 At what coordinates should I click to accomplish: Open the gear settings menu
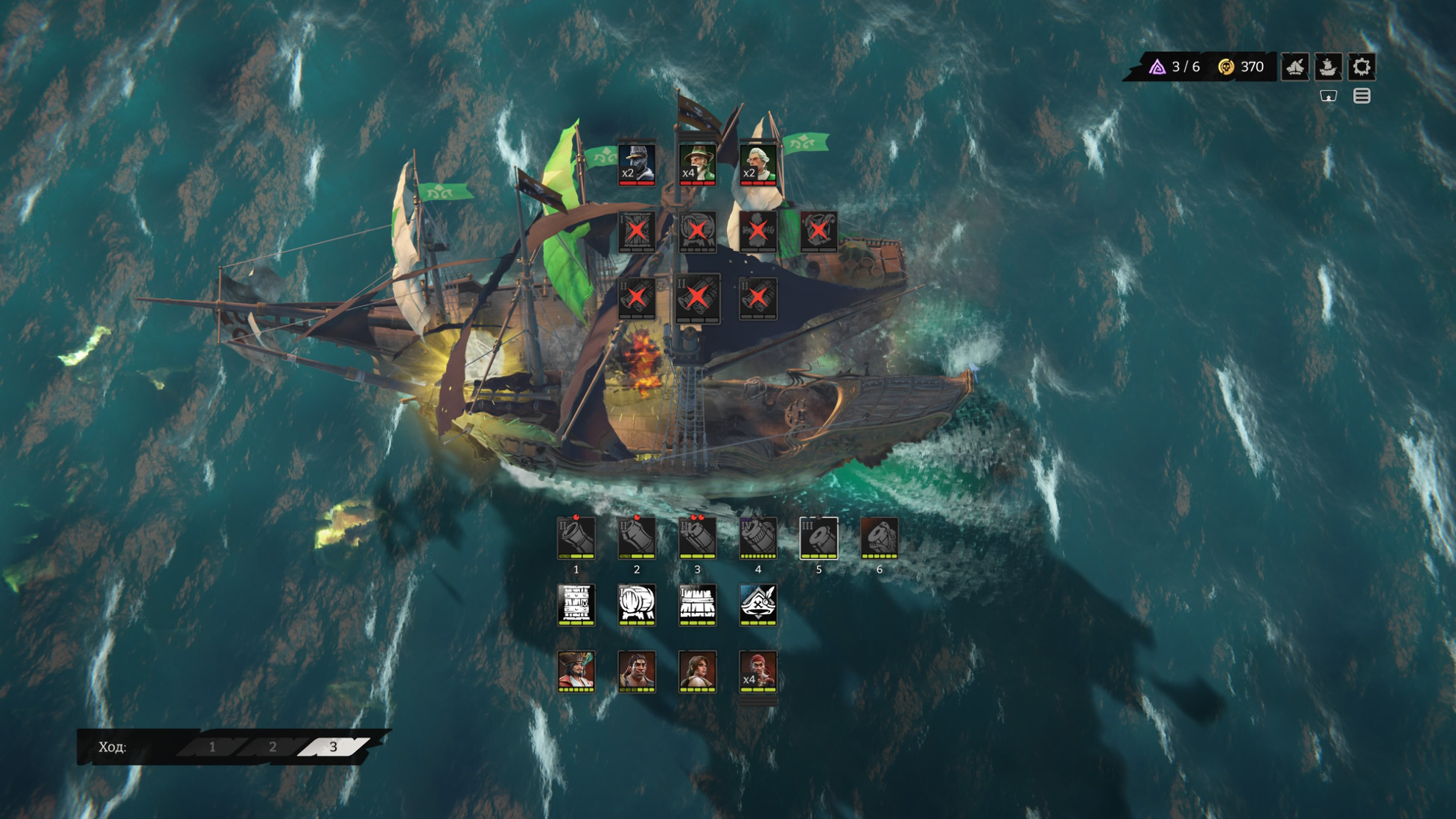[1361, 67]
